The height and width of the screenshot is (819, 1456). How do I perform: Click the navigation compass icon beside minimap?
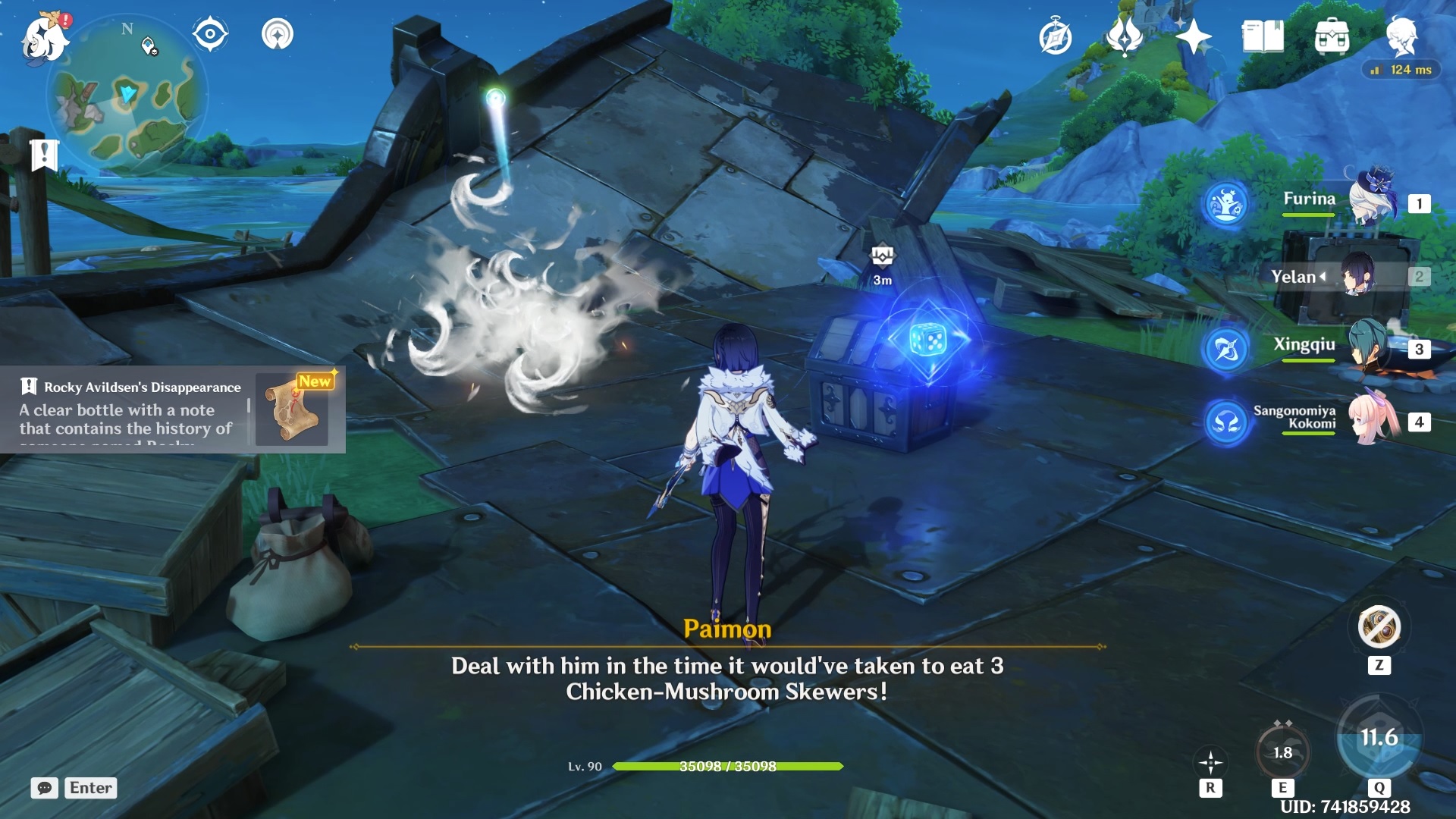pyautogui.click(x=209, y=33)
